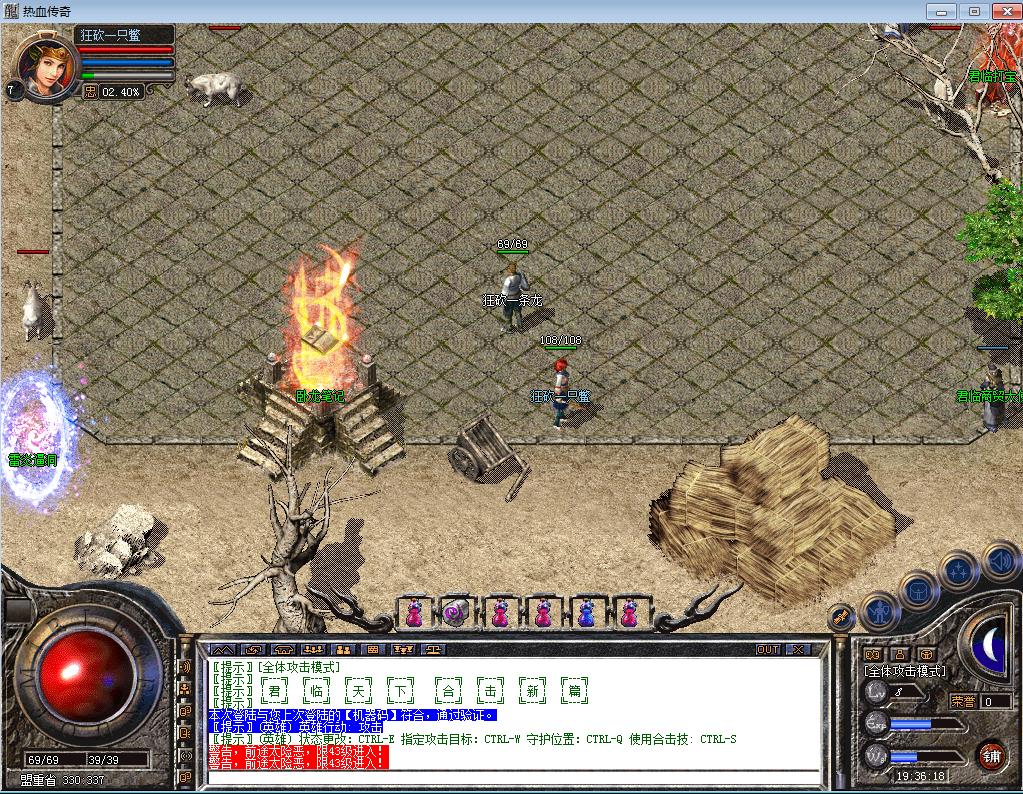Use the purple scroll item in the belt

457,613
